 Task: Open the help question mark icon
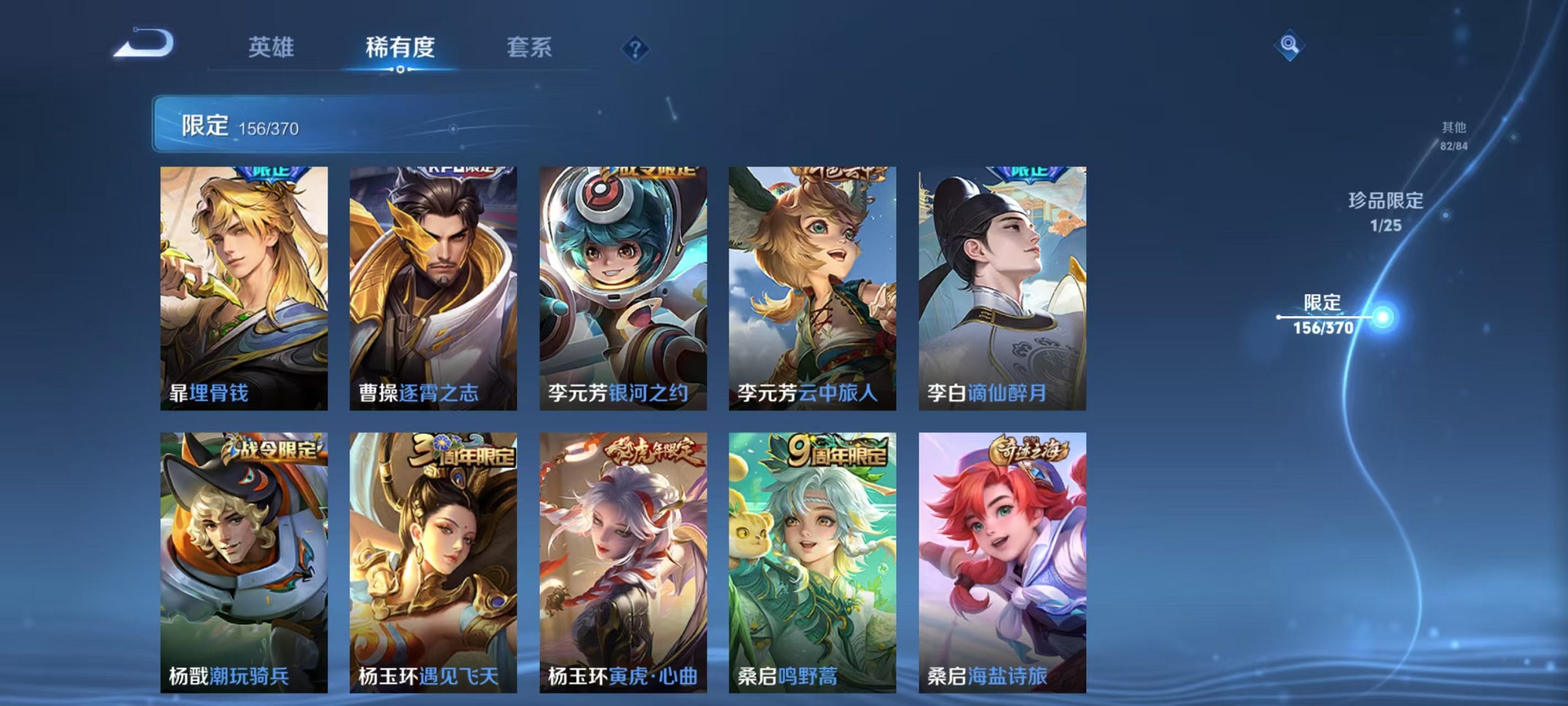[x=636, y=49]
